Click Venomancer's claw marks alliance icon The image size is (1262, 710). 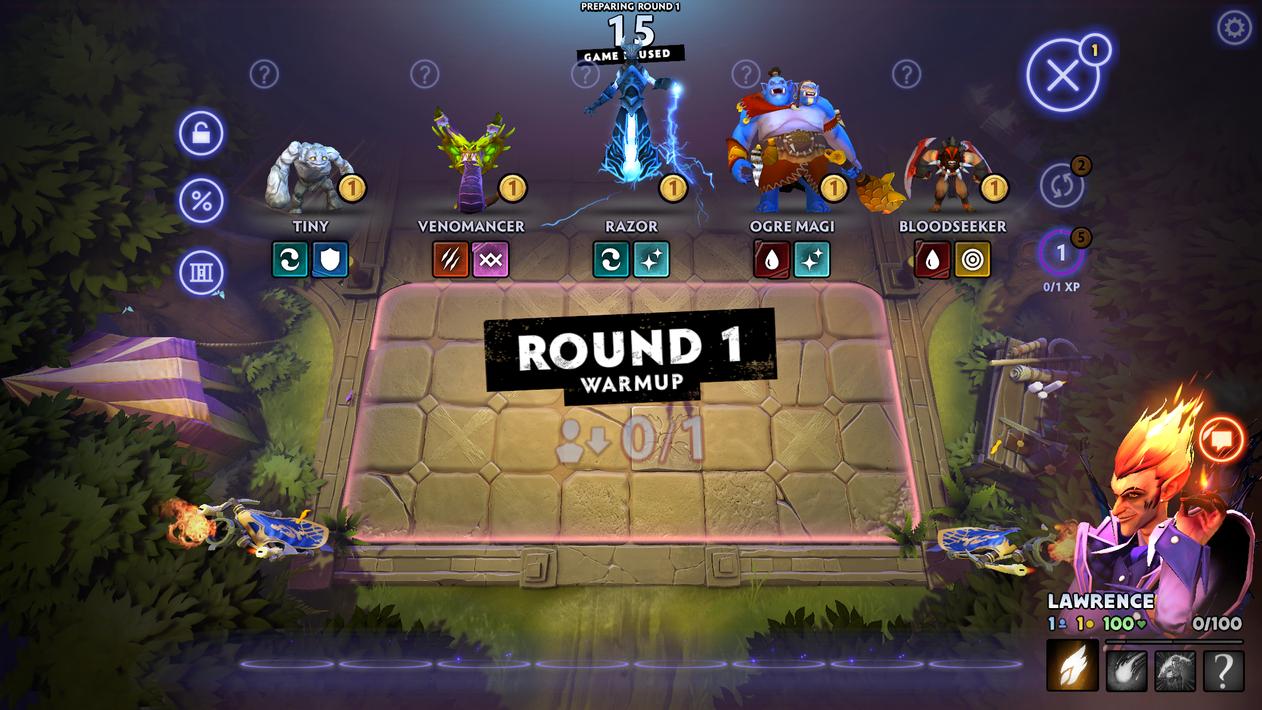click(x=451, y=259)
